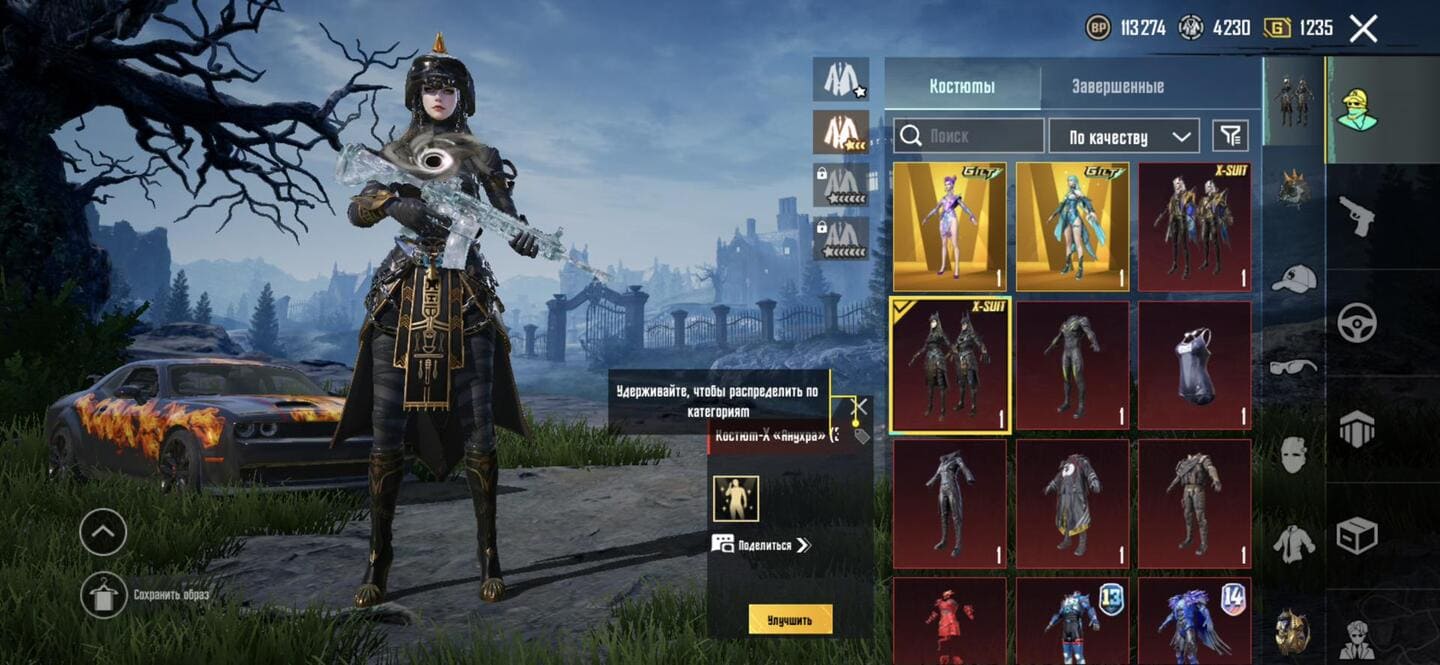The width and height of the screenshot is (1440, 665).
Task: Open the face mask category
Action: [x=1294, y=454]
